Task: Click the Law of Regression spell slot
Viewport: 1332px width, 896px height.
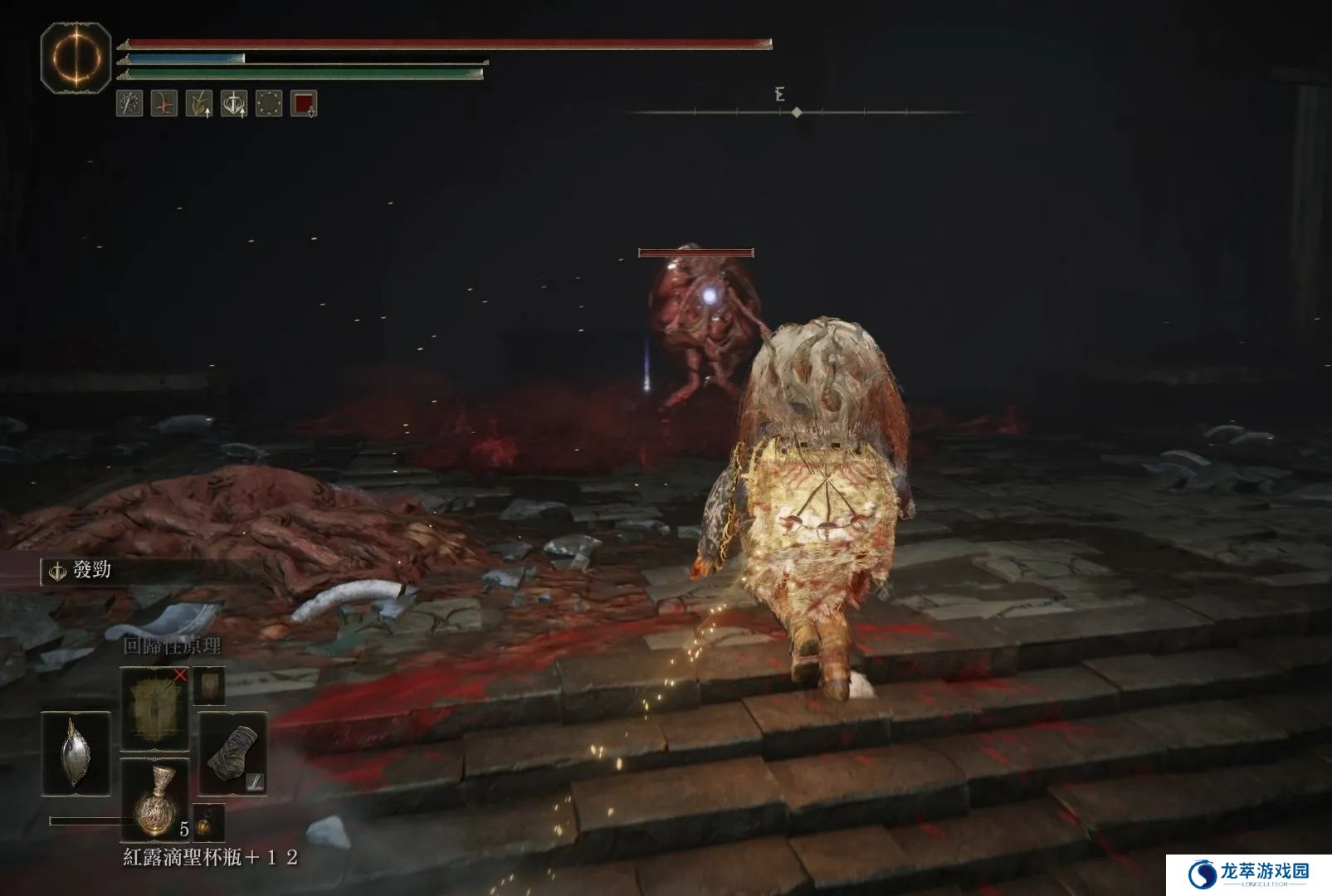Action: click(x=154, y=708)
